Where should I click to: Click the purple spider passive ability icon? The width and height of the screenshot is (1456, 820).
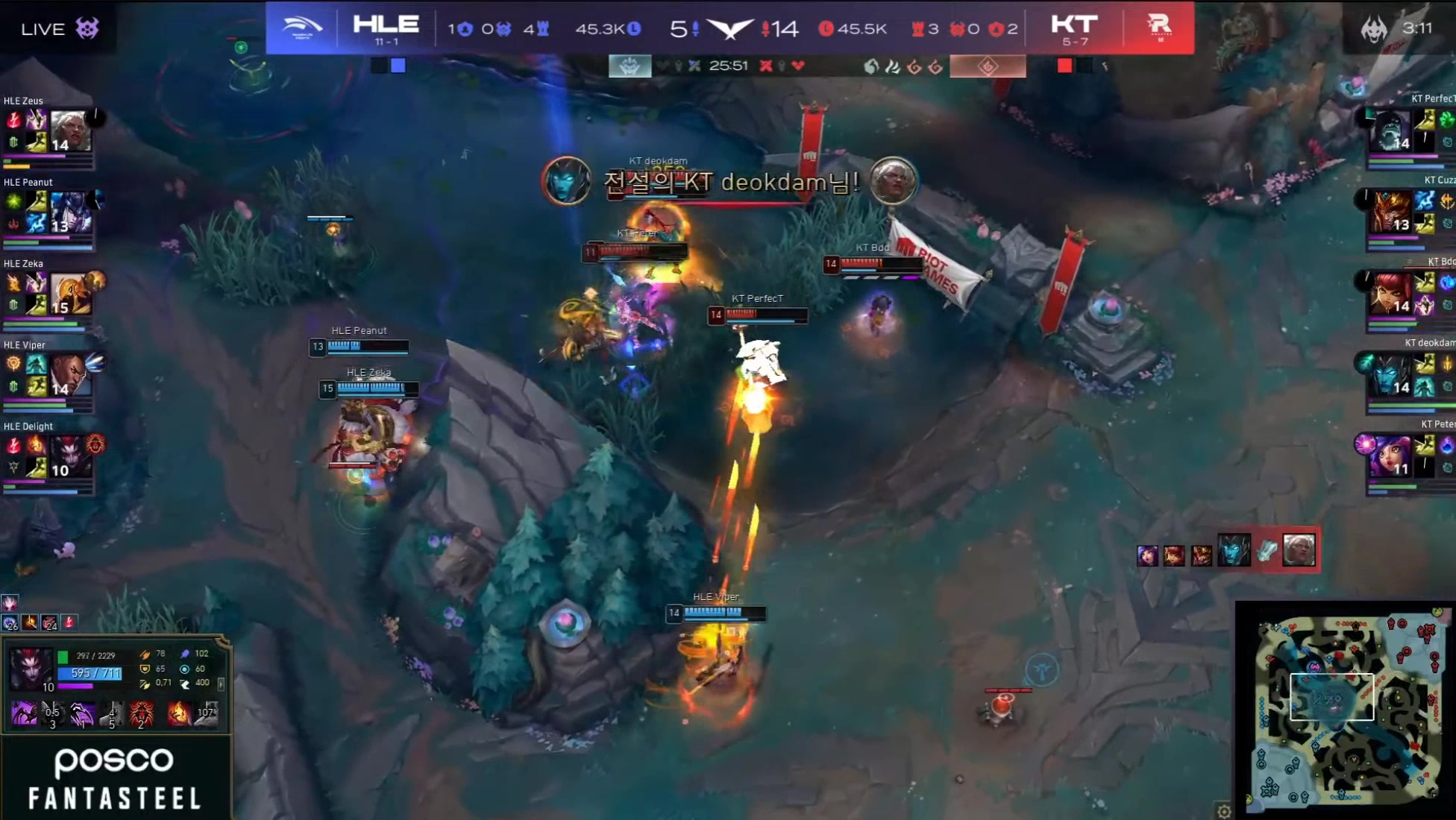[x=24, y=714]
